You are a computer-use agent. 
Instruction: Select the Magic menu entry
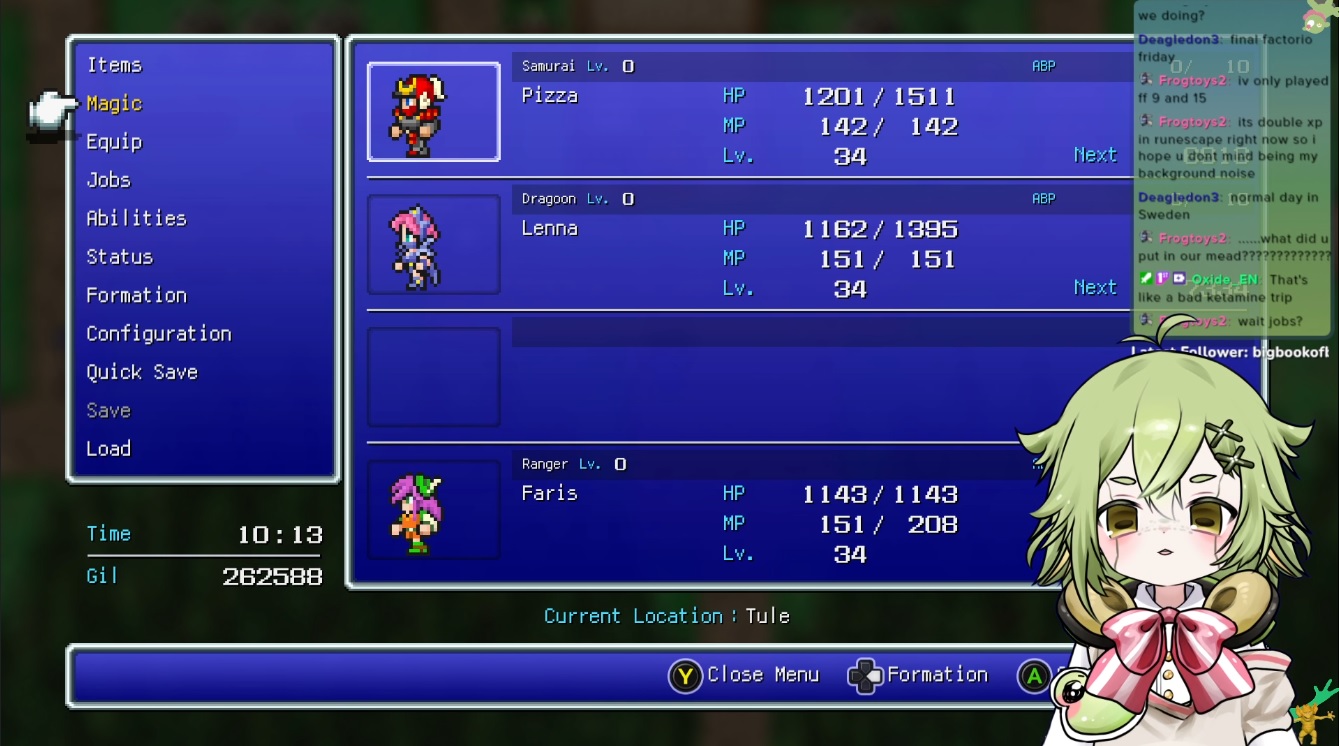coord(114,104)
